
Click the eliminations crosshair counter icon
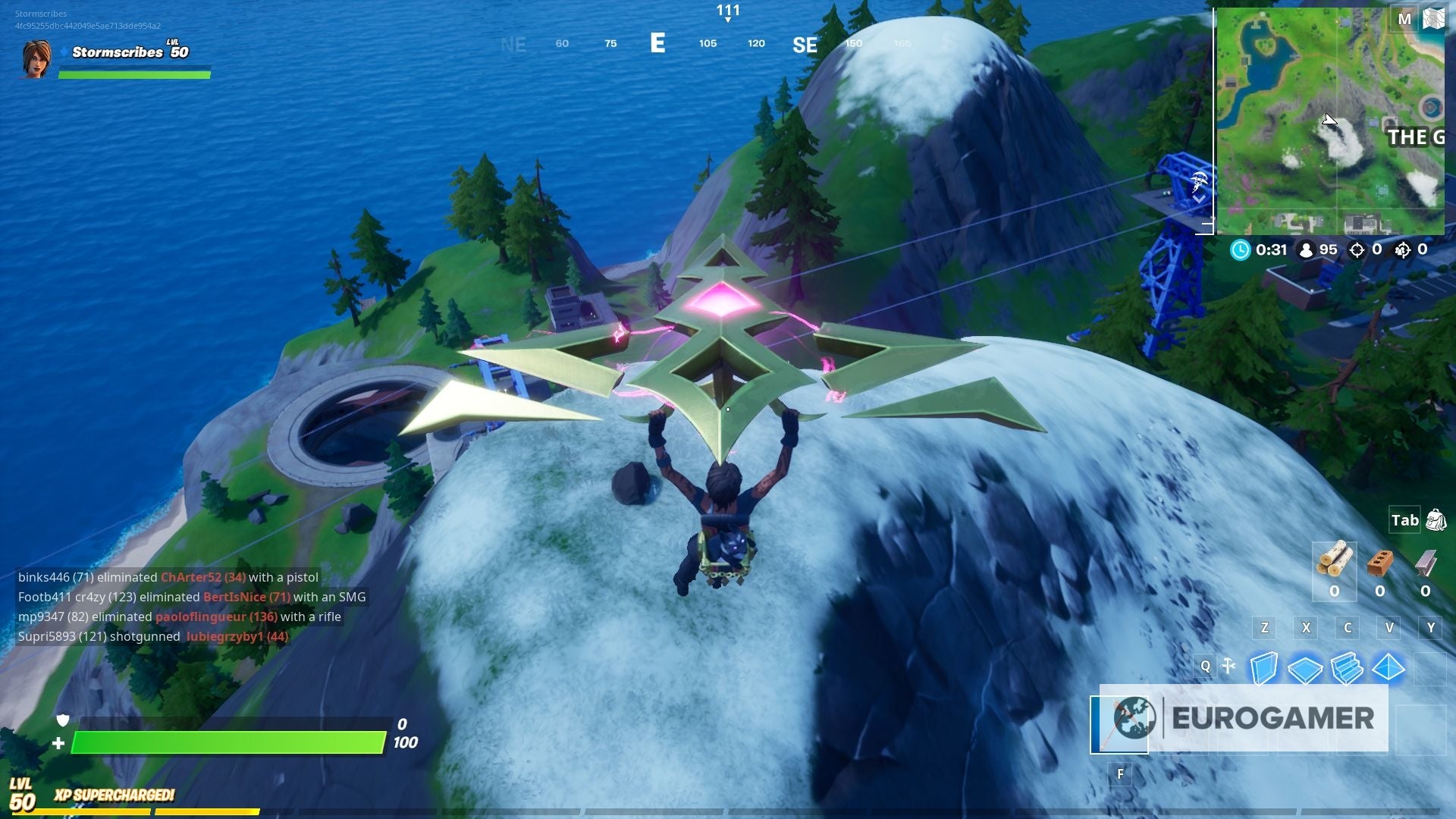[x=1357, y=250]
